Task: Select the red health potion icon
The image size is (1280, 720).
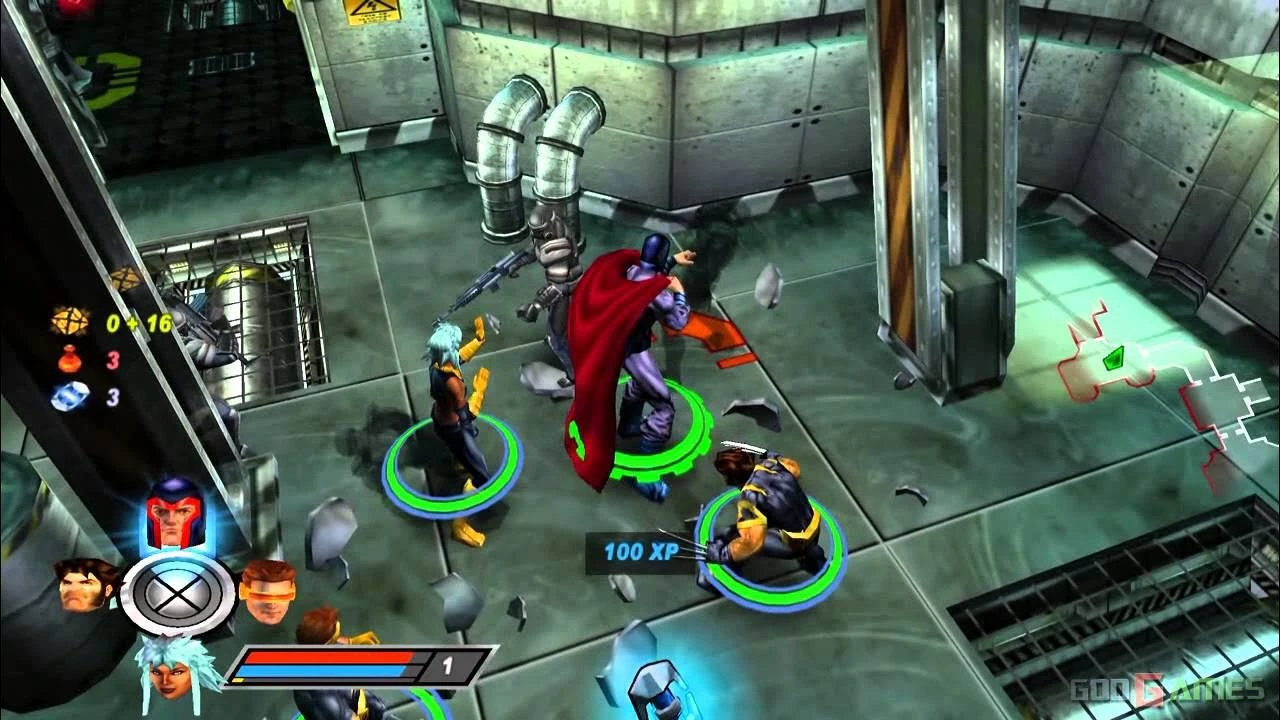Action: tap(67, 361)
